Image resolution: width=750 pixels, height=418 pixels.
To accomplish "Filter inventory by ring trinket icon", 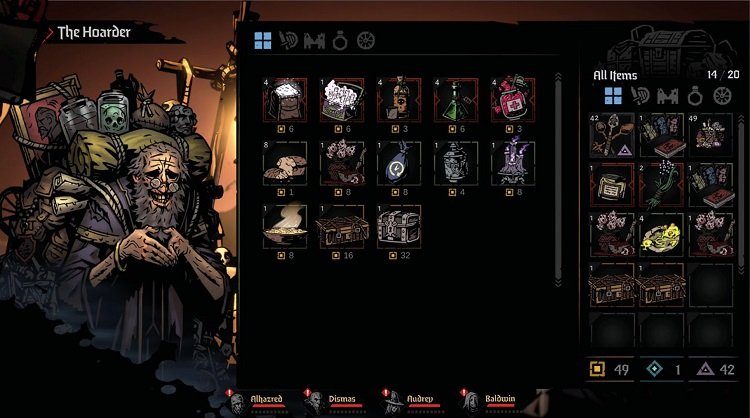I will click(x=696, y=96).
